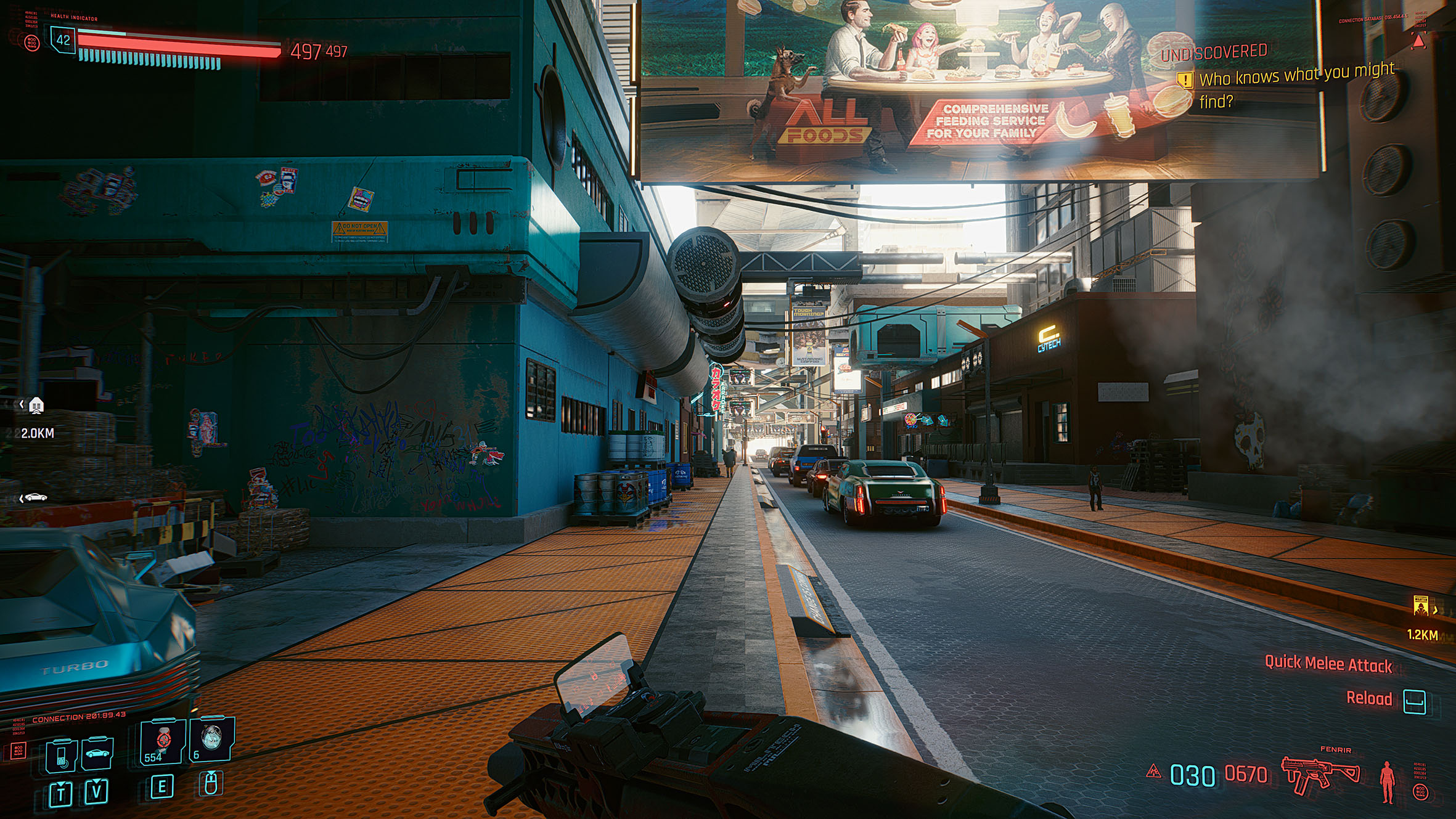Click the white car waypoint marker

[35, 497]
